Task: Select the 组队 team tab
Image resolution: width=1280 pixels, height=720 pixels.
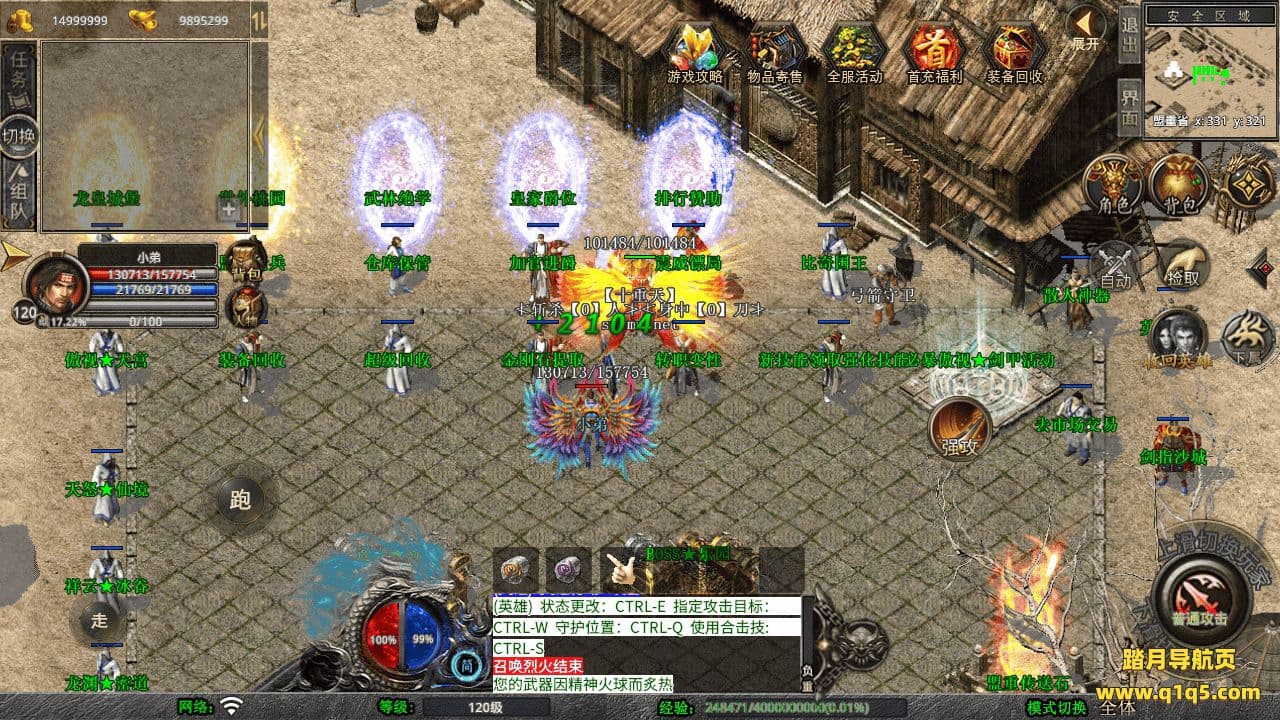Action: 19,196
